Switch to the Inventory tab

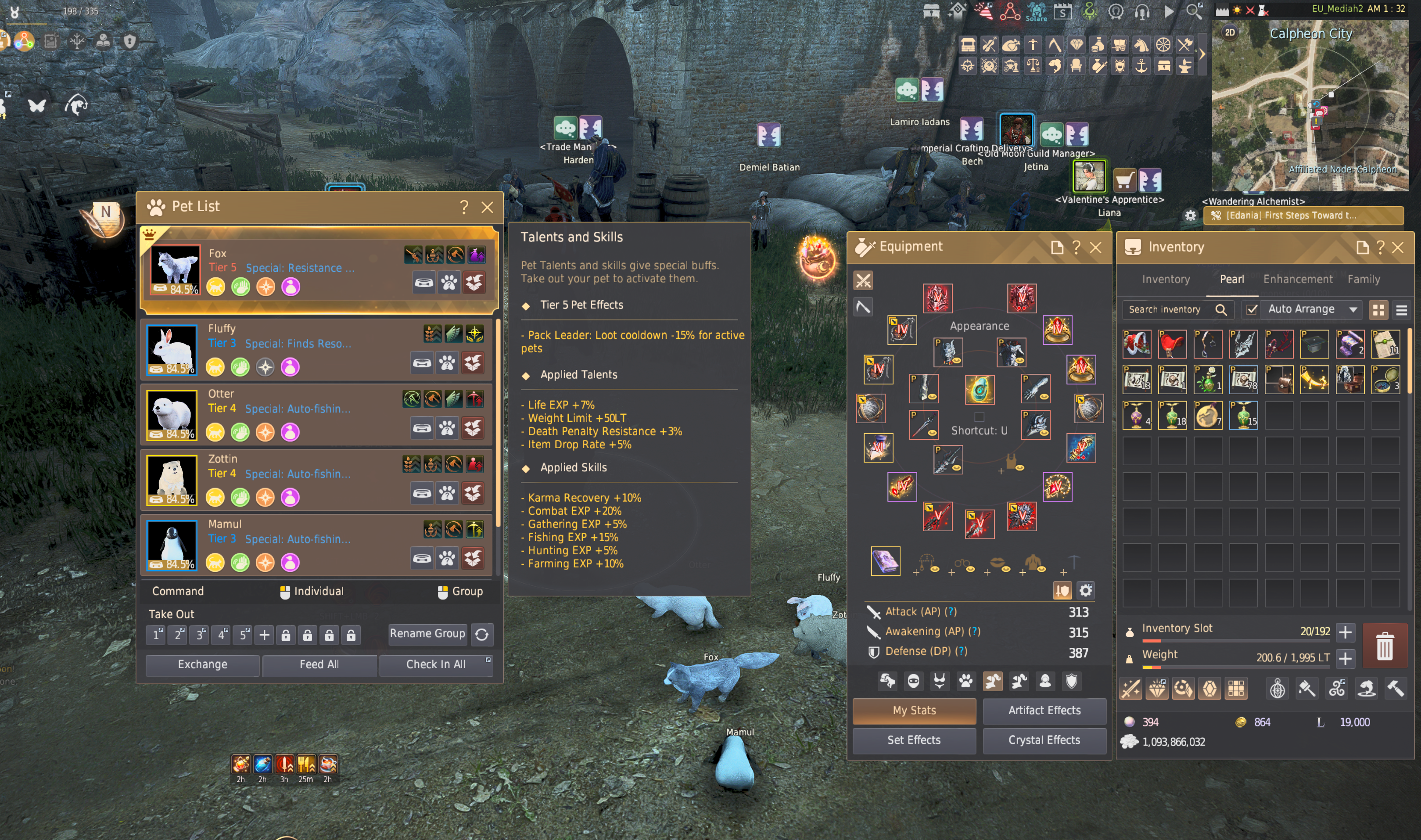[x=1166, y=279]
